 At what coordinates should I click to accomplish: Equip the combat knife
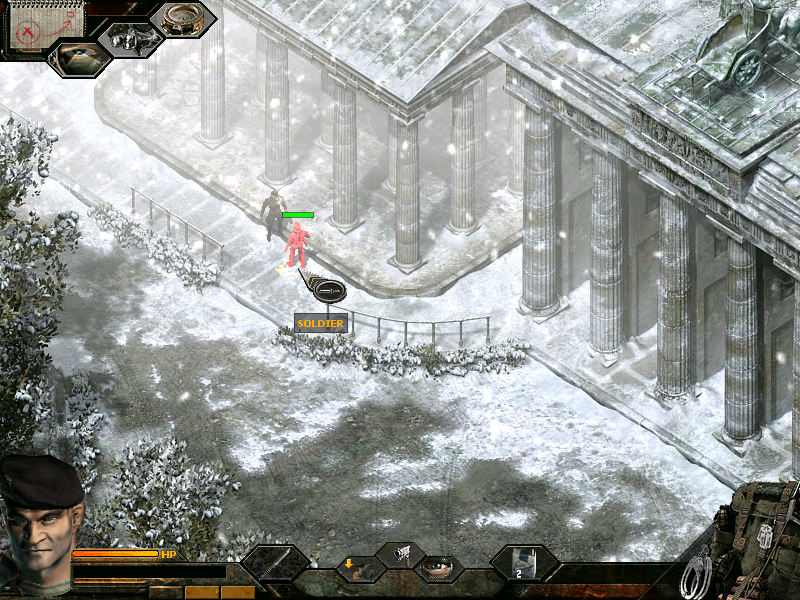(x=273, y=566)
